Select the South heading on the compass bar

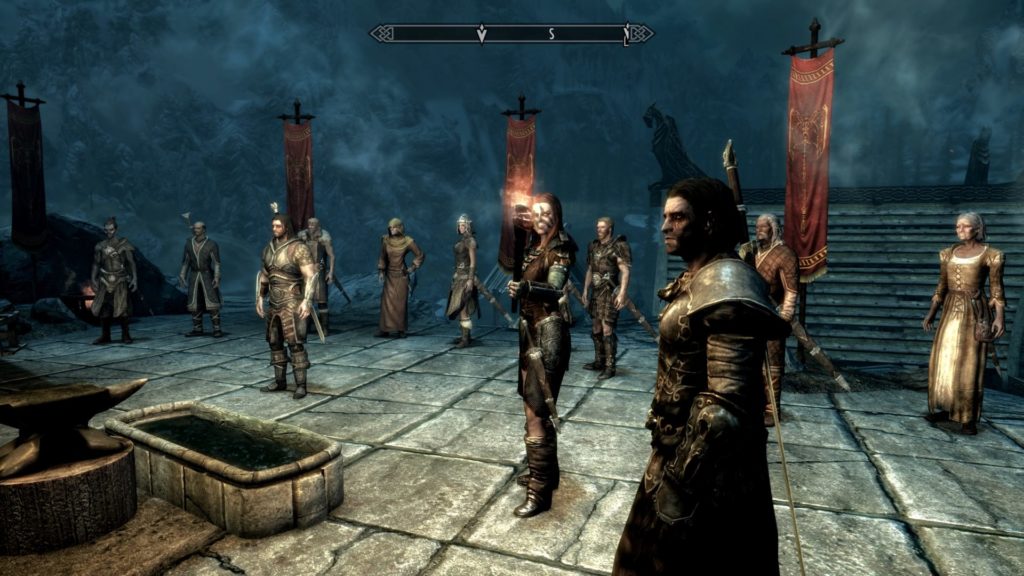coord(550,34)
